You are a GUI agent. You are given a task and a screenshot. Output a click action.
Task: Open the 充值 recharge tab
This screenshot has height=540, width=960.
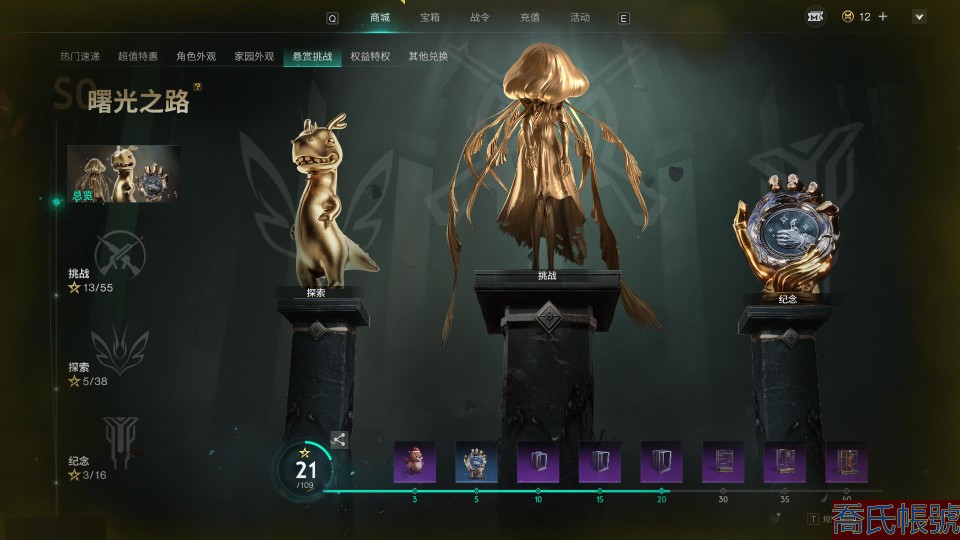(530, 17)
